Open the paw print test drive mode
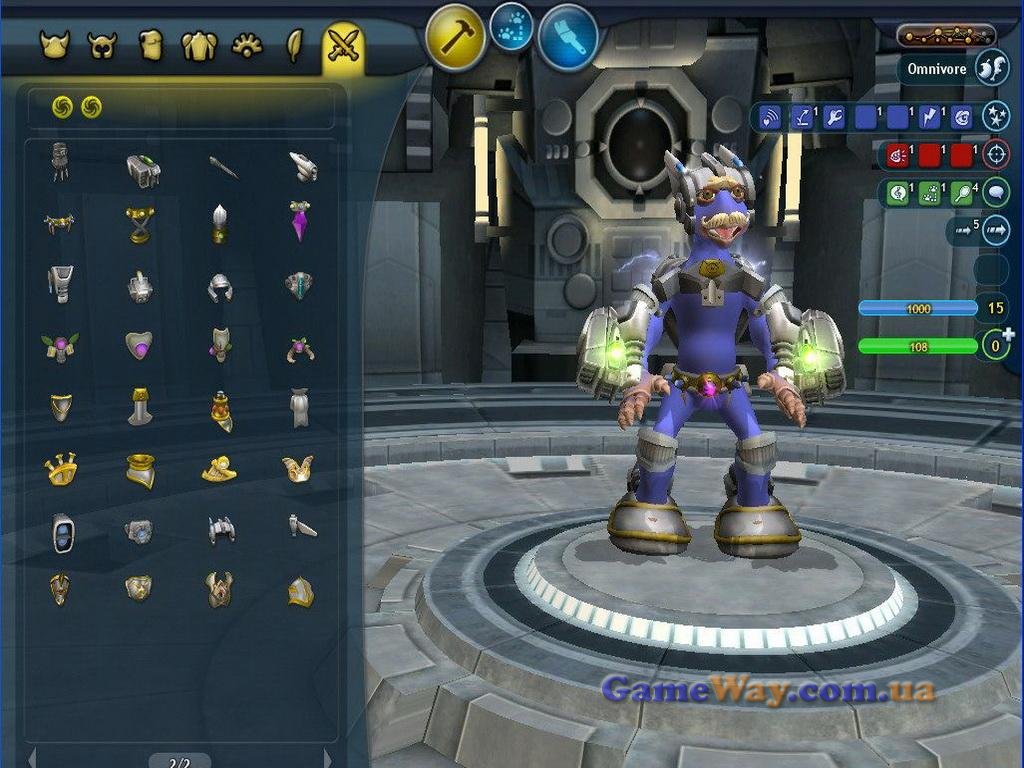The image size is (1024, 768). pos(512,31)
